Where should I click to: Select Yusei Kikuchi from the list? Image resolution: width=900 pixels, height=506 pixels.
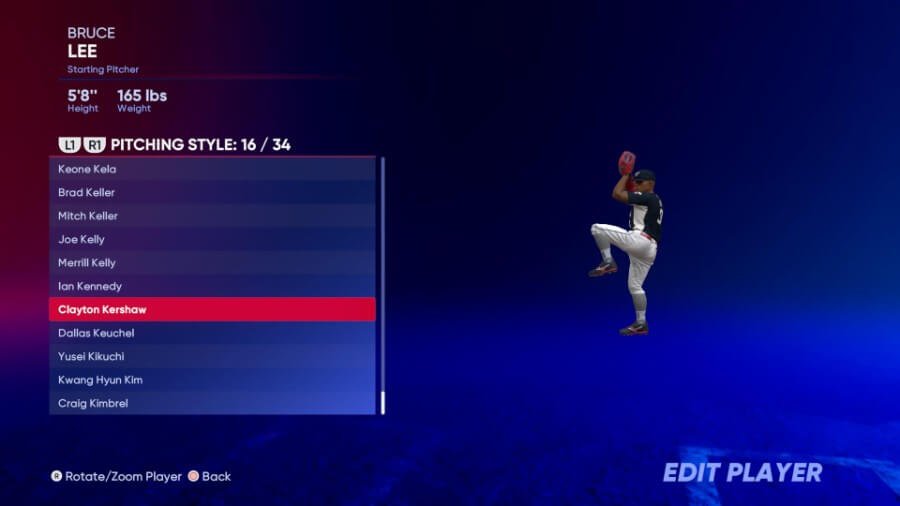[212, 356]
